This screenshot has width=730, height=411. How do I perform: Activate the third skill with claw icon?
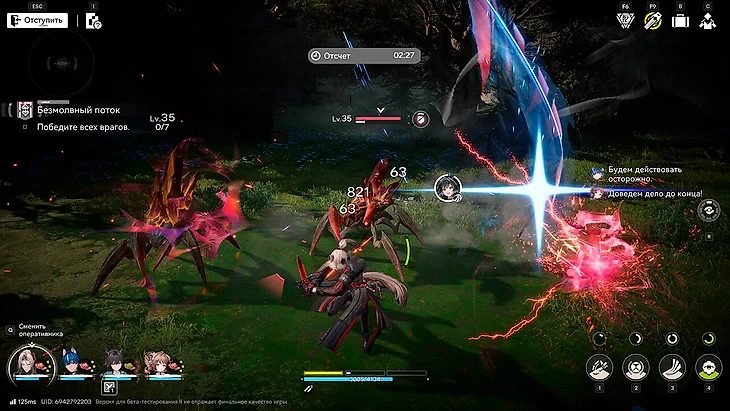coord(672,367)
